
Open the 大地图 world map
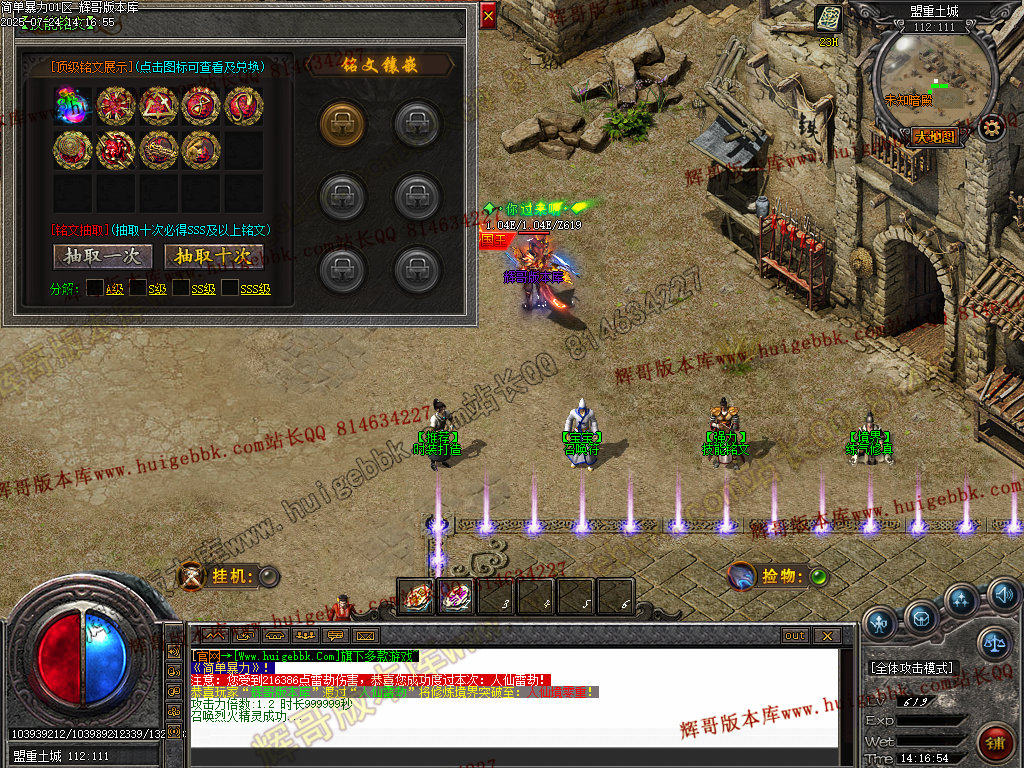[935, 136]
